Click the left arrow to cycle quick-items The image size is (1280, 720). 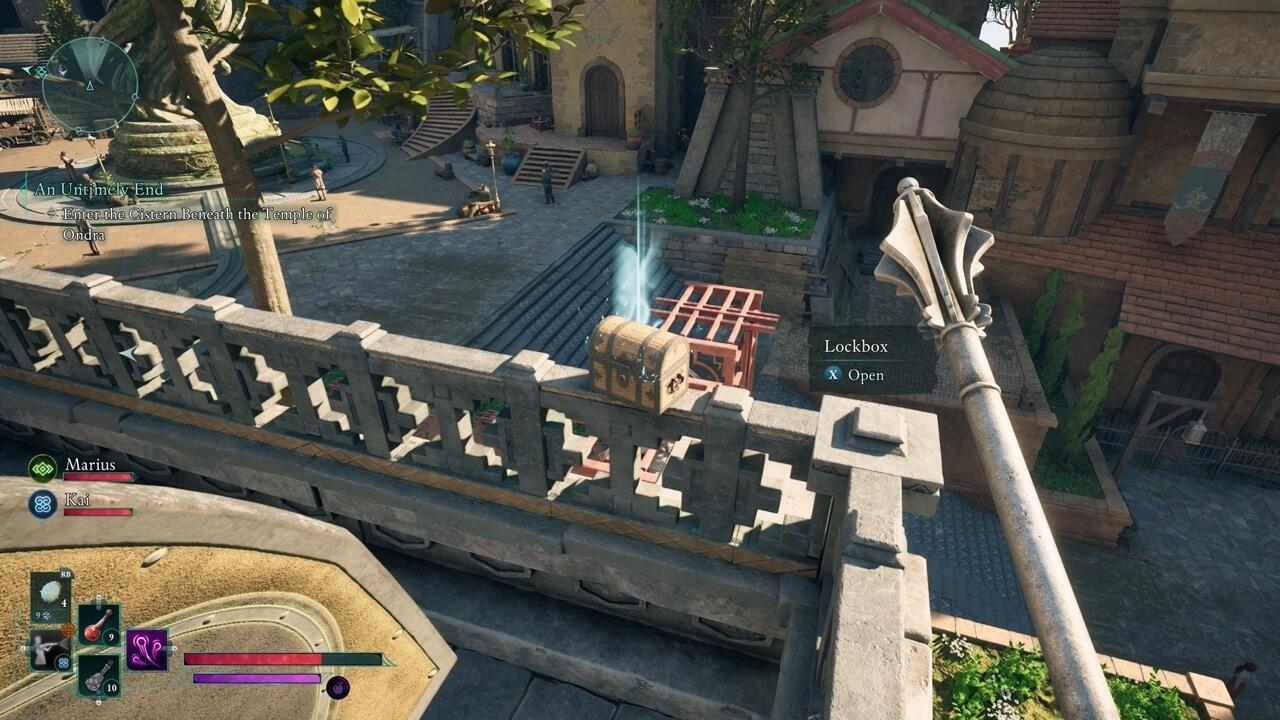[24, 649]
